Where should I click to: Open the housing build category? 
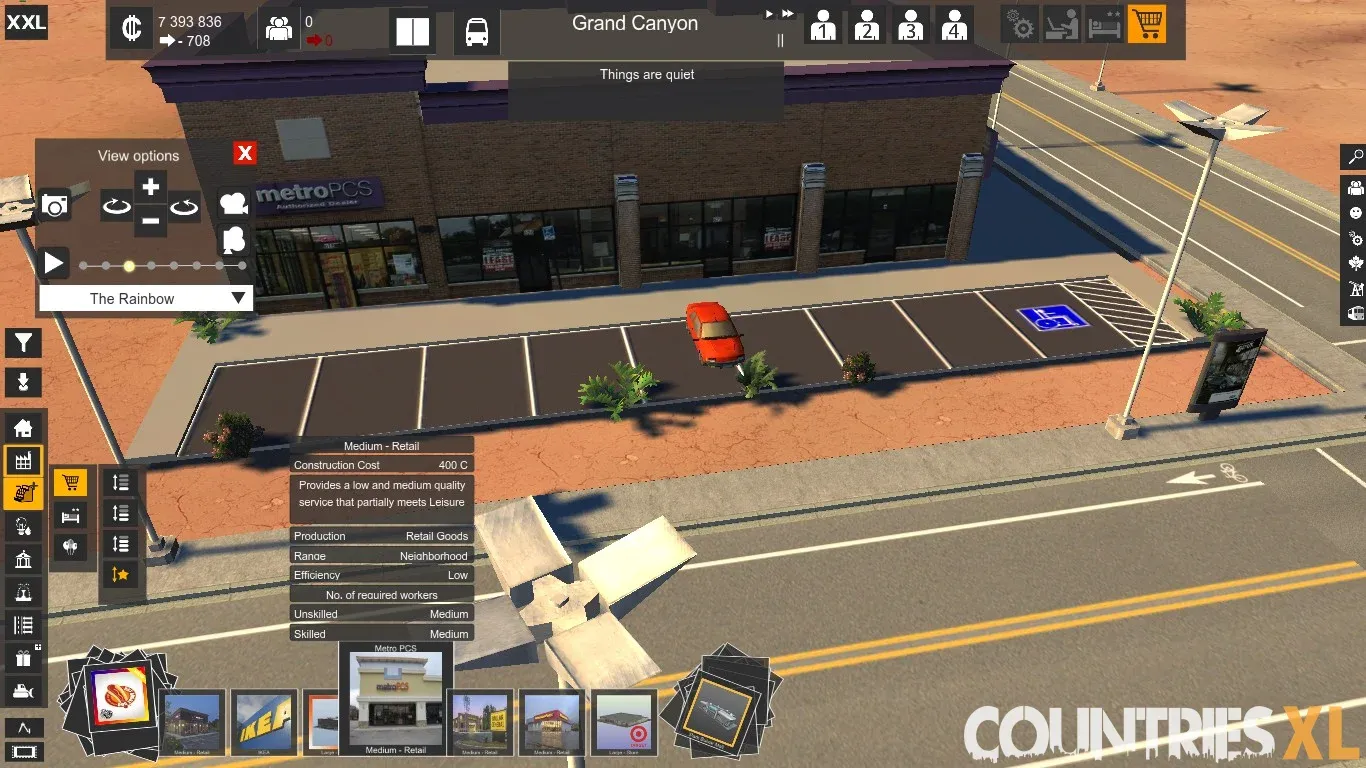pos(24,427)
